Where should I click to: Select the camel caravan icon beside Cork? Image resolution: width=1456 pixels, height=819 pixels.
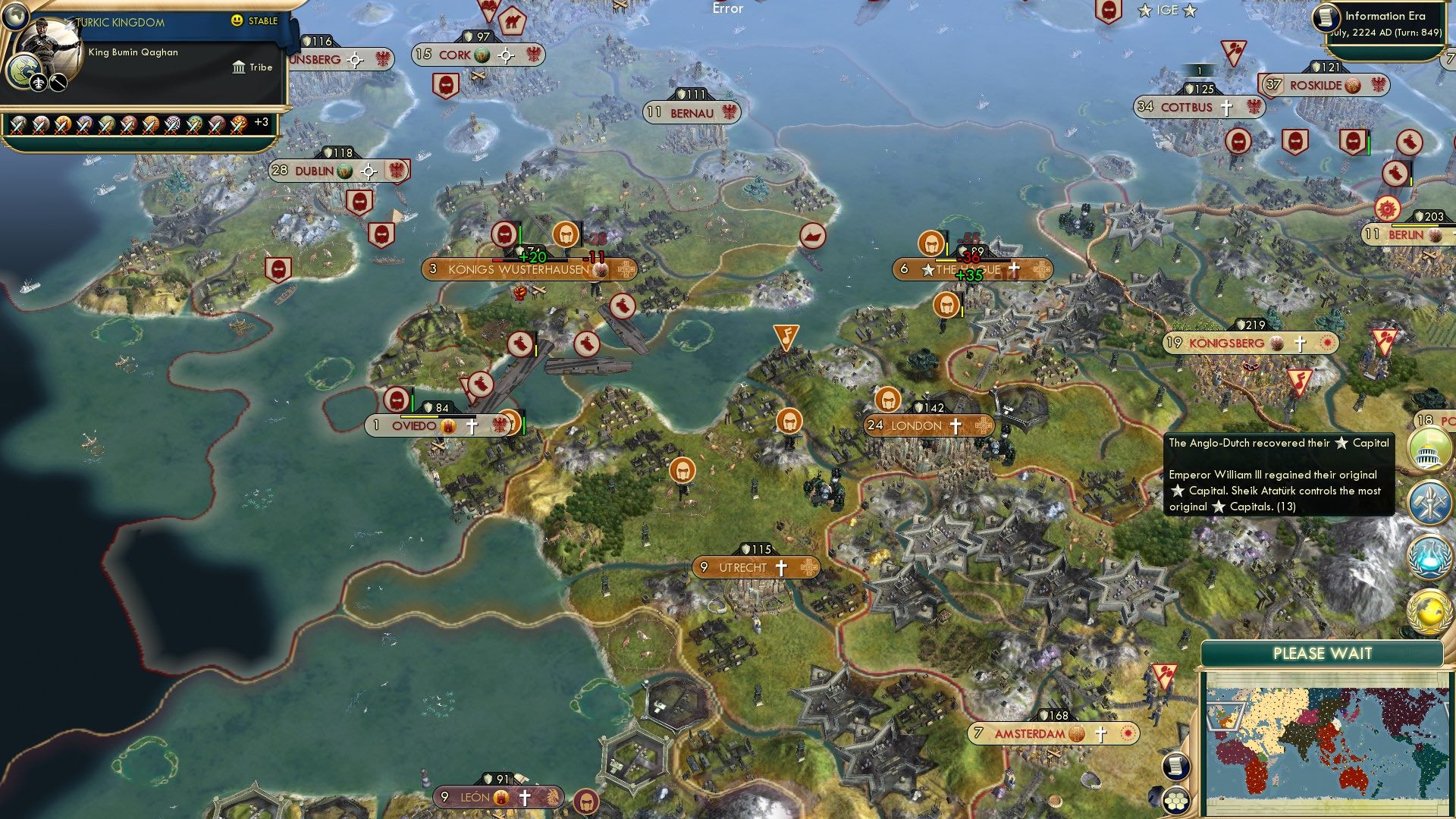(x=514, y=22)
